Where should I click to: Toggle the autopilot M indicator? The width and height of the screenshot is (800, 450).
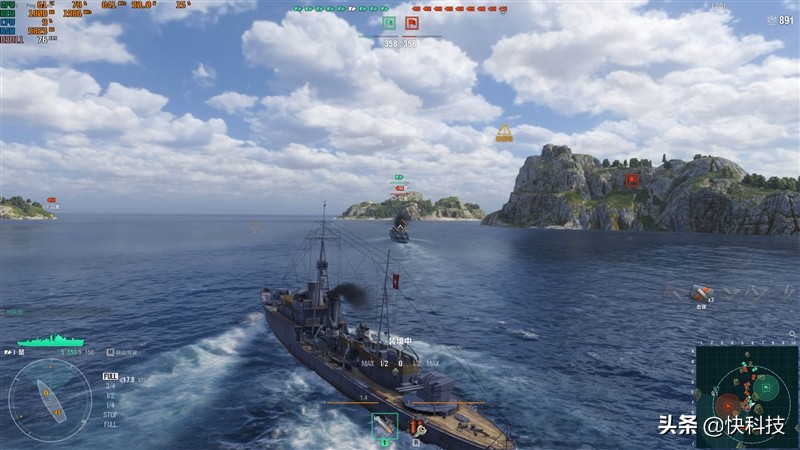(x=110, y=353)
